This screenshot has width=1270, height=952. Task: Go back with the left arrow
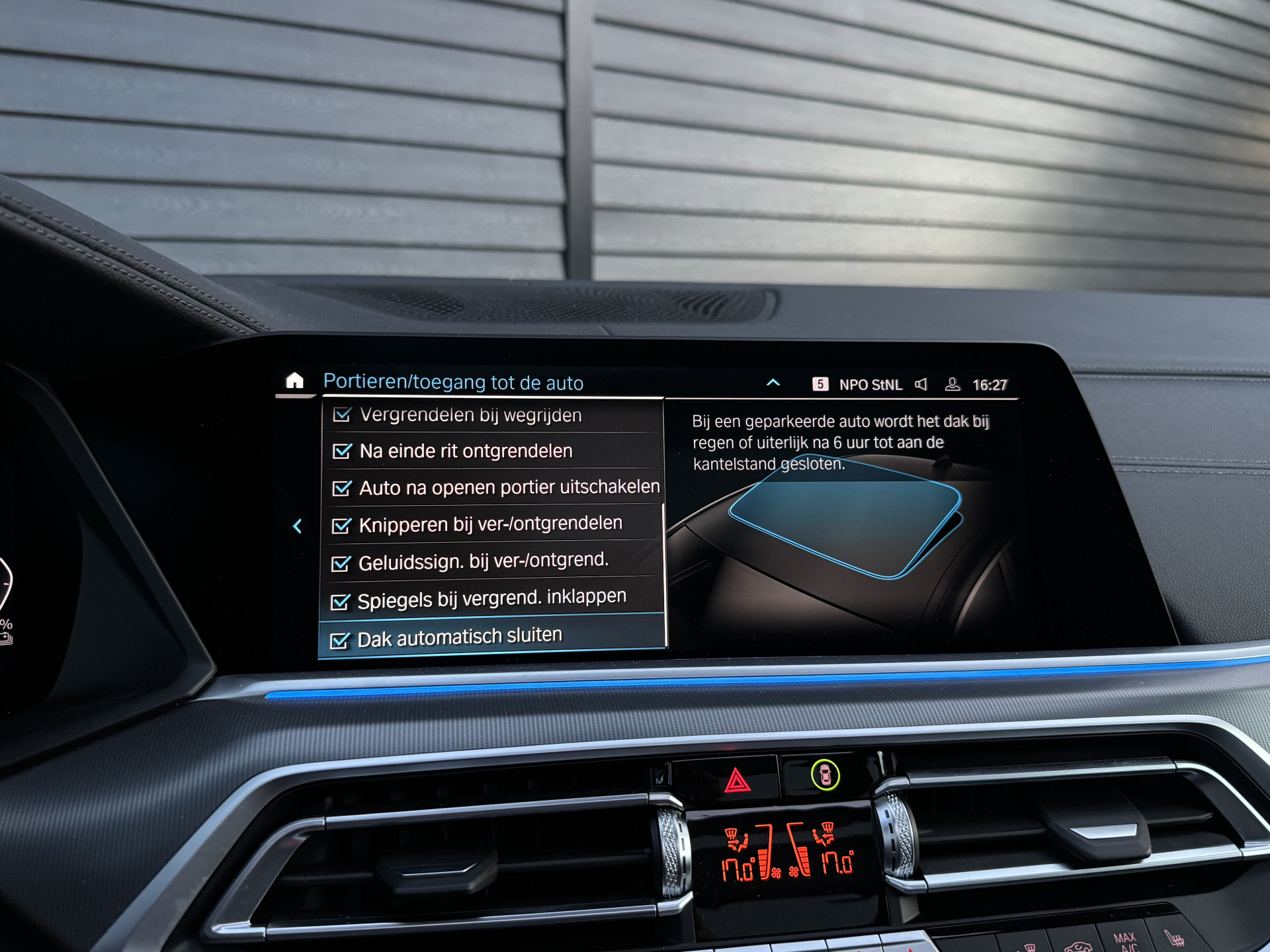click(298, 526)
